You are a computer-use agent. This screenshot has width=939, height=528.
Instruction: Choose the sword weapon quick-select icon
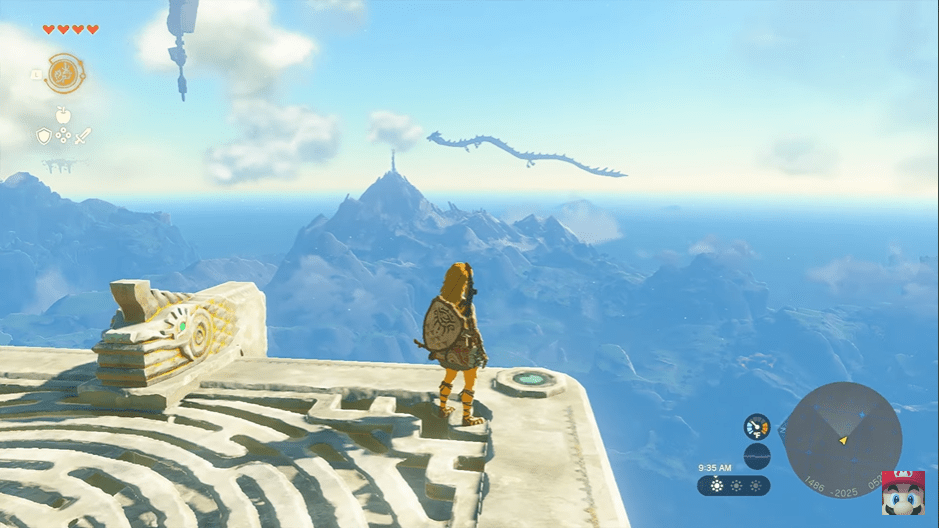coord(82,136)
